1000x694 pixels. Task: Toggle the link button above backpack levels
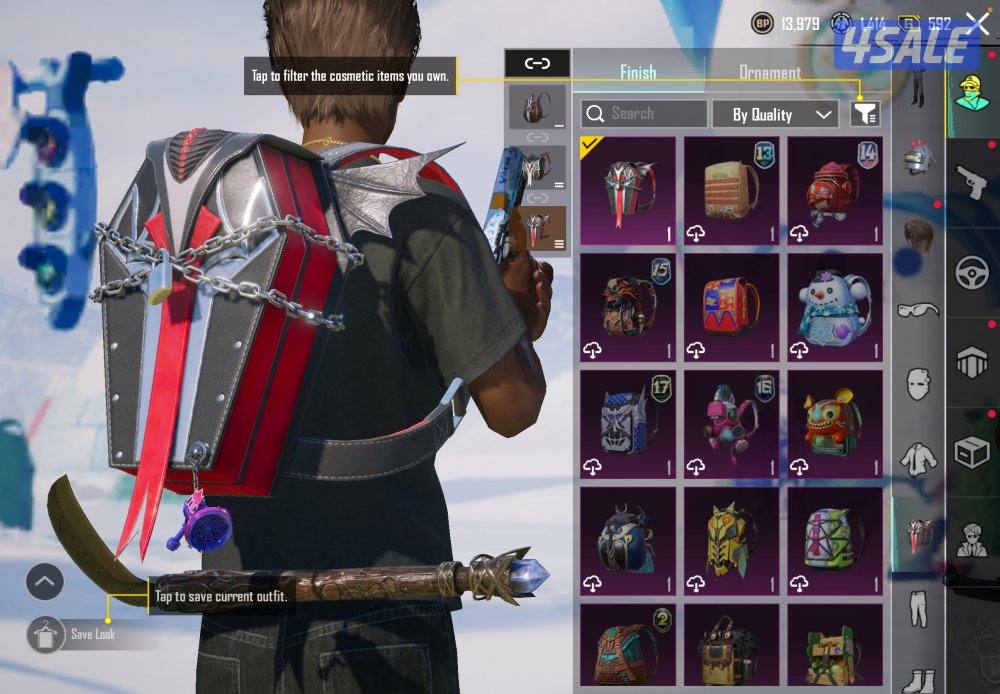click(537, 63)
